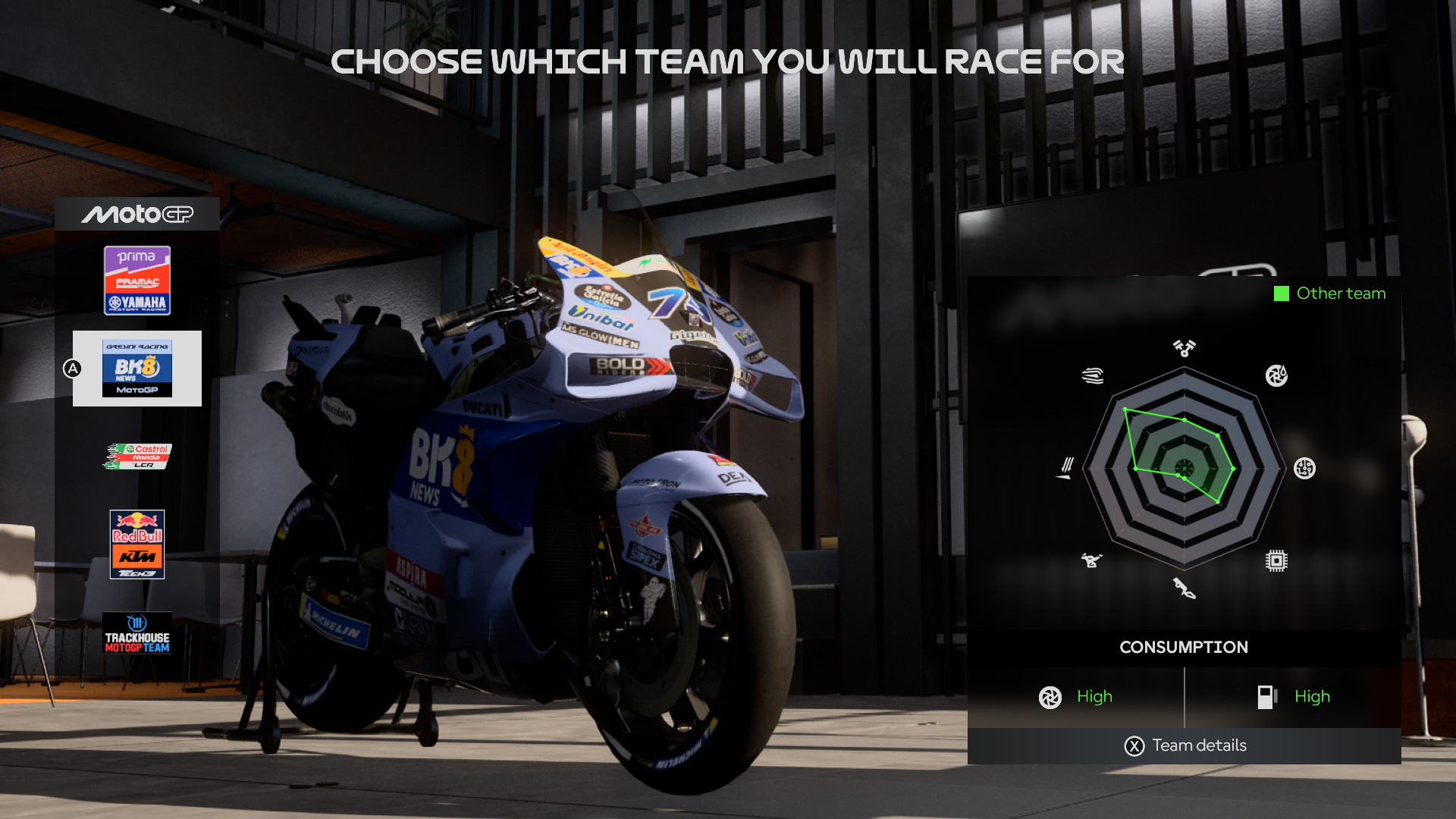The image size is (1456, 819).
Task: Select the Red Bull KTM Tech3 team
Action: [137, 544]
